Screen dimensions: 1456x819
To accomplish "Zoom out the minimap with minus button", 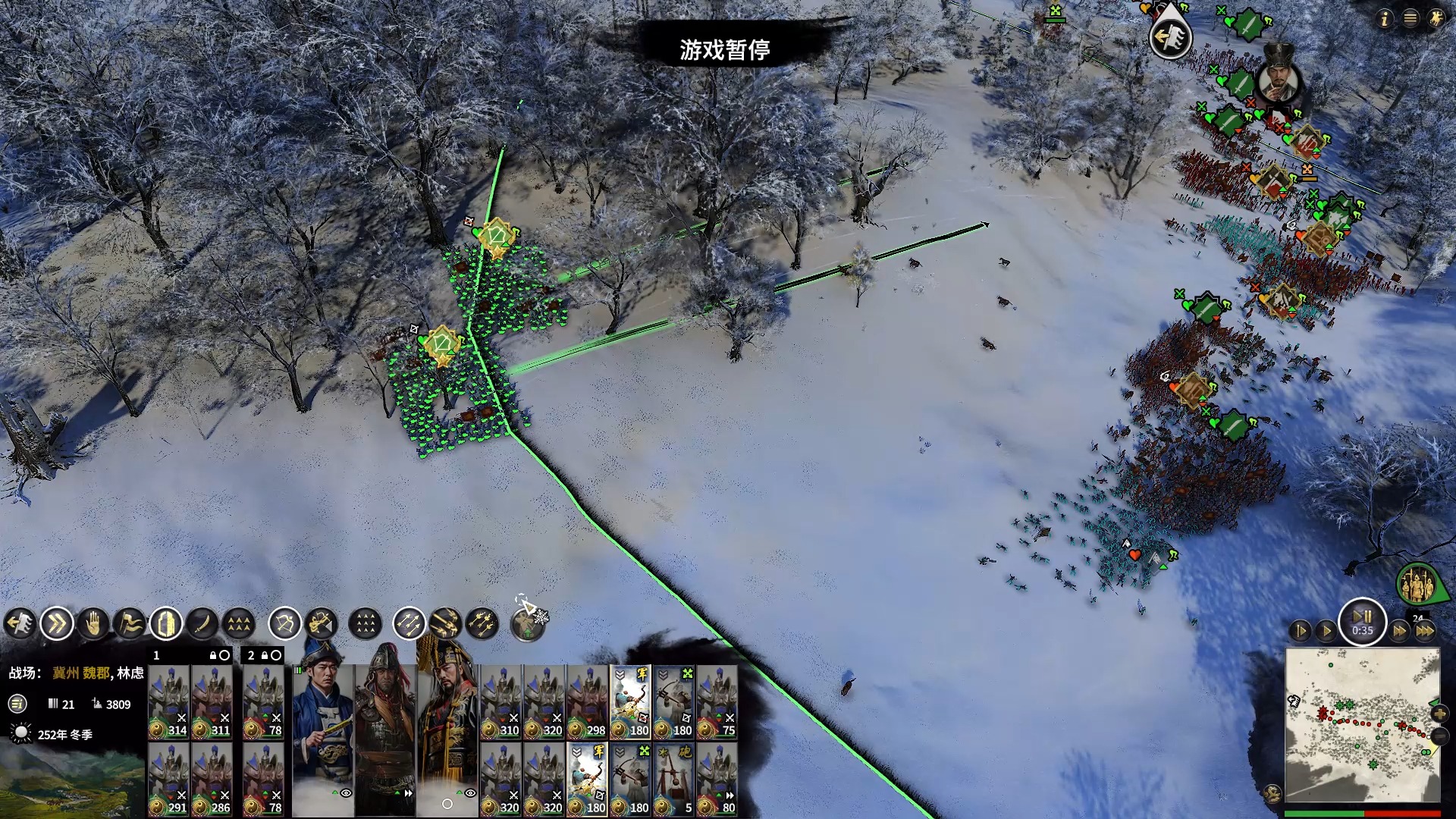I will click(1439, 736).
